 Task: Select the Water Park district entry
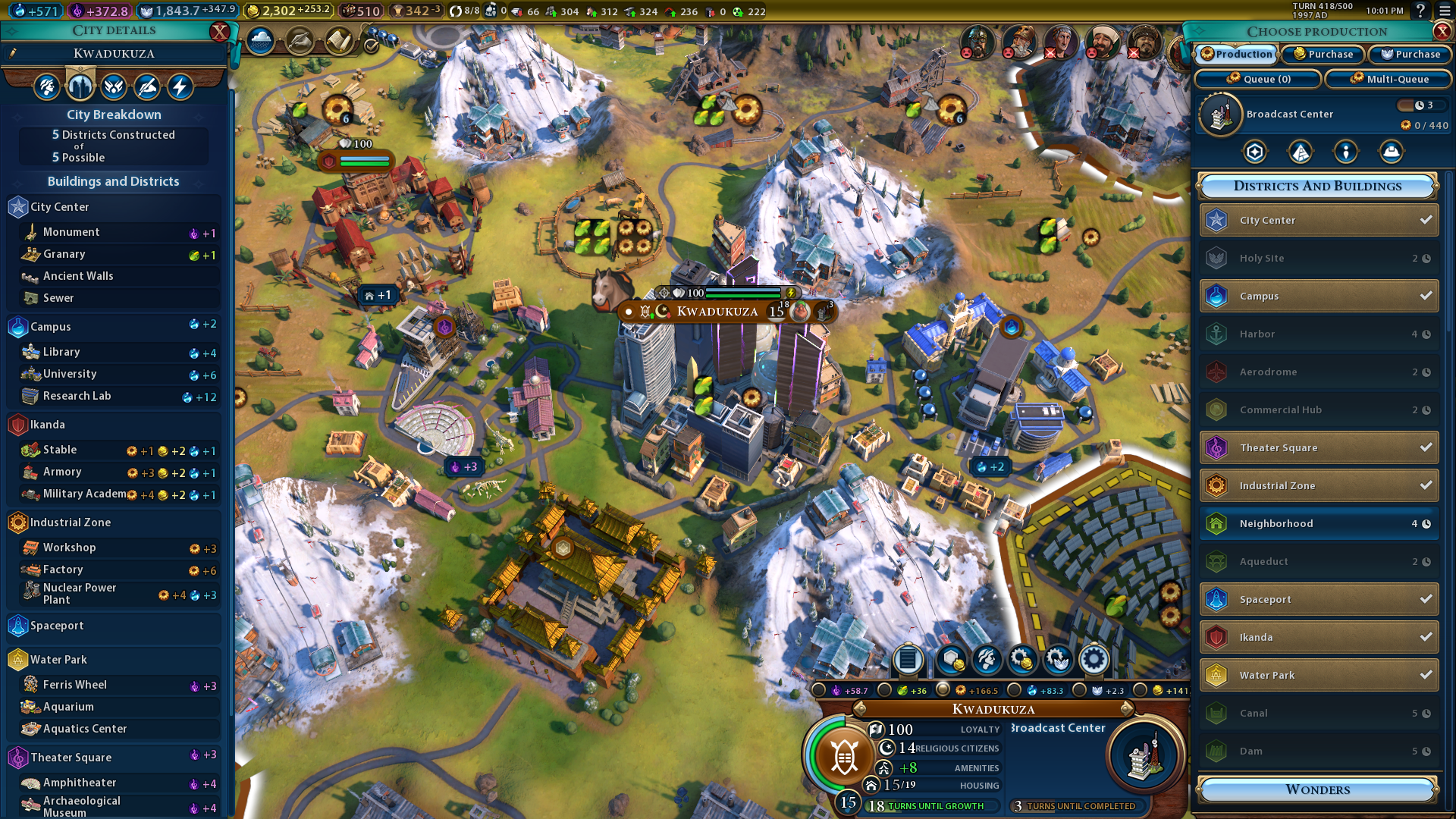click(x=1319, y=676)
